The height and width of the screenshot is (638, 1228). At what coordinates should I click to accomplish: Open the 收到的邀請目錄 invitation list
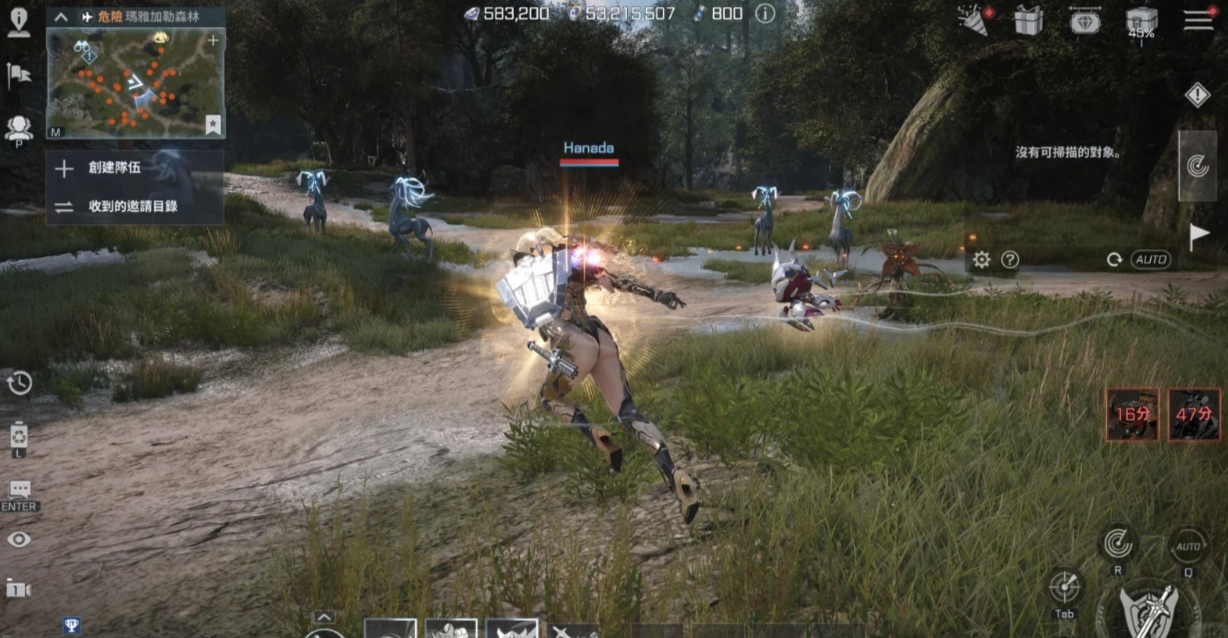(132, 207)
